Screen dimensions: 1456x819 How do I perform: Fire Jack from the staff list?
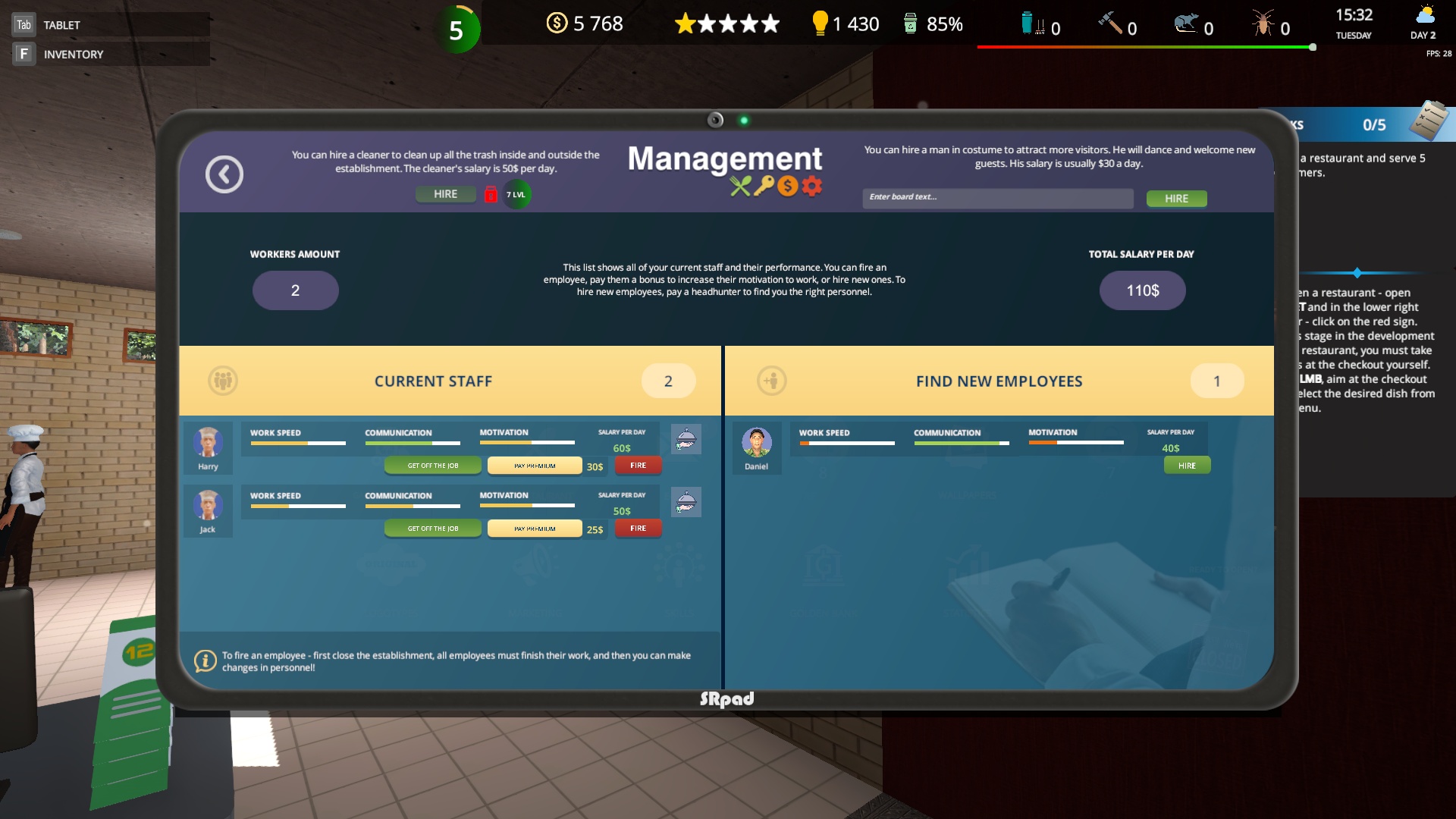coord(638,529)
